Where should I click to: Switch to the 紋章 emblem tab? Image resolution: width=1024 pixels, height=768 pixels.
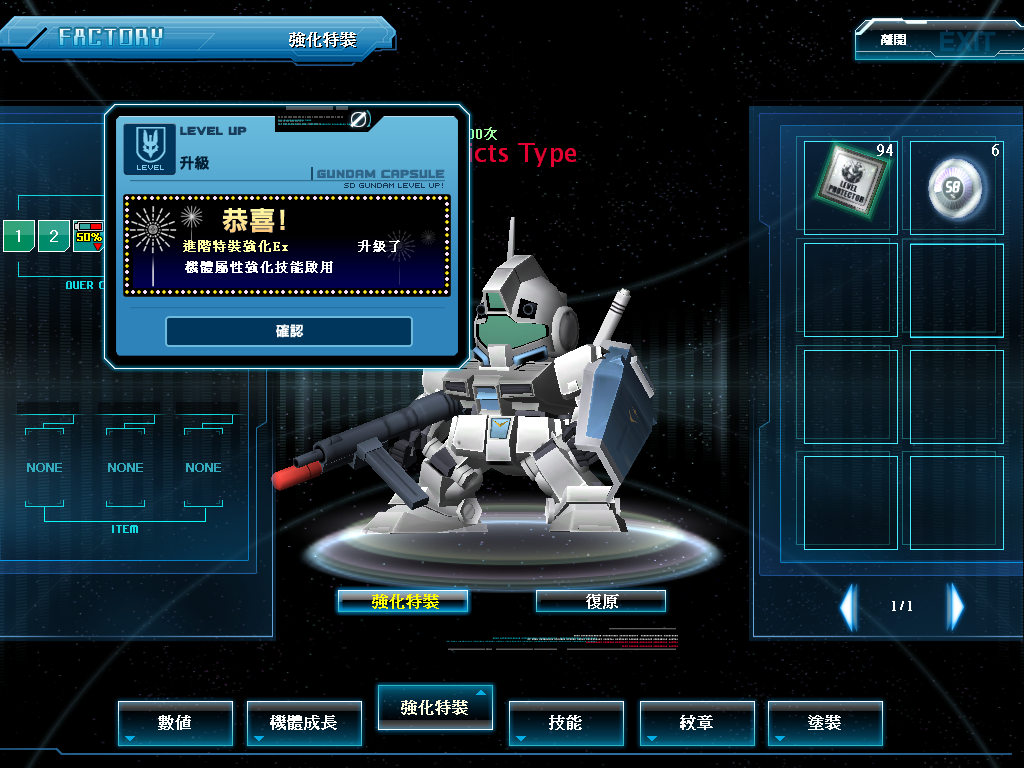(x=696, y=722)
